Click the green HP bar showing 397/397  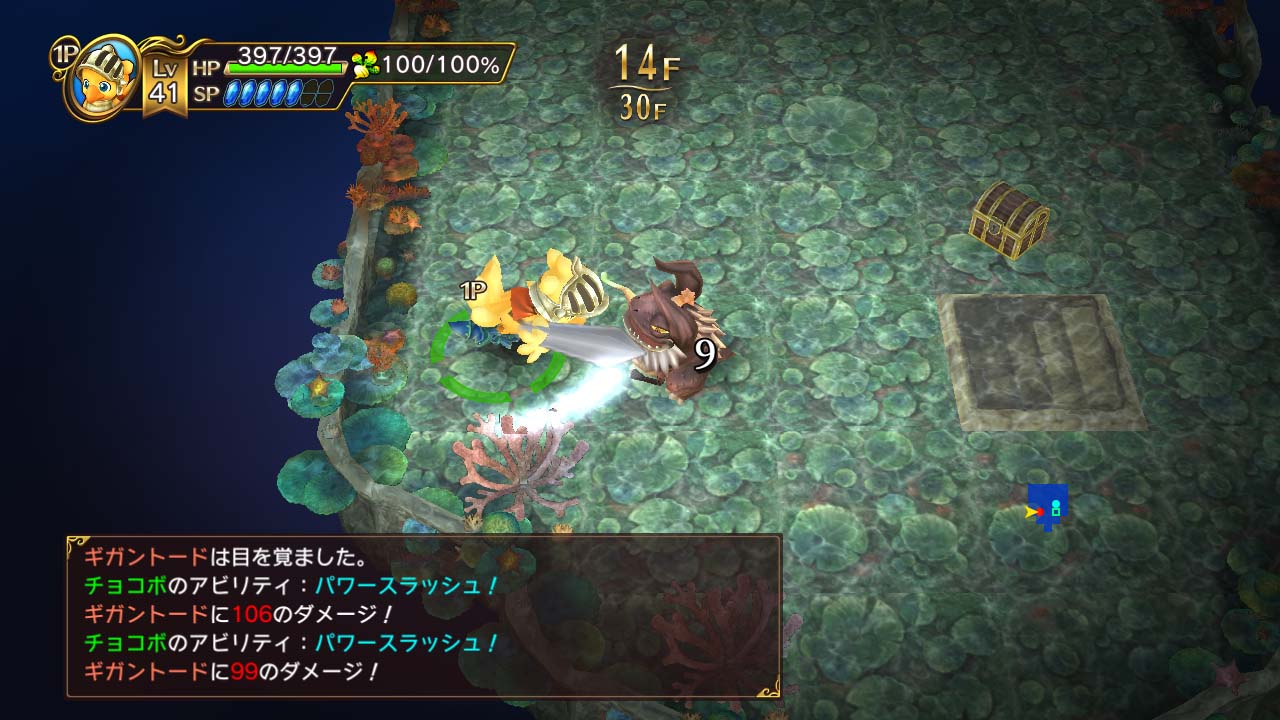284,67
